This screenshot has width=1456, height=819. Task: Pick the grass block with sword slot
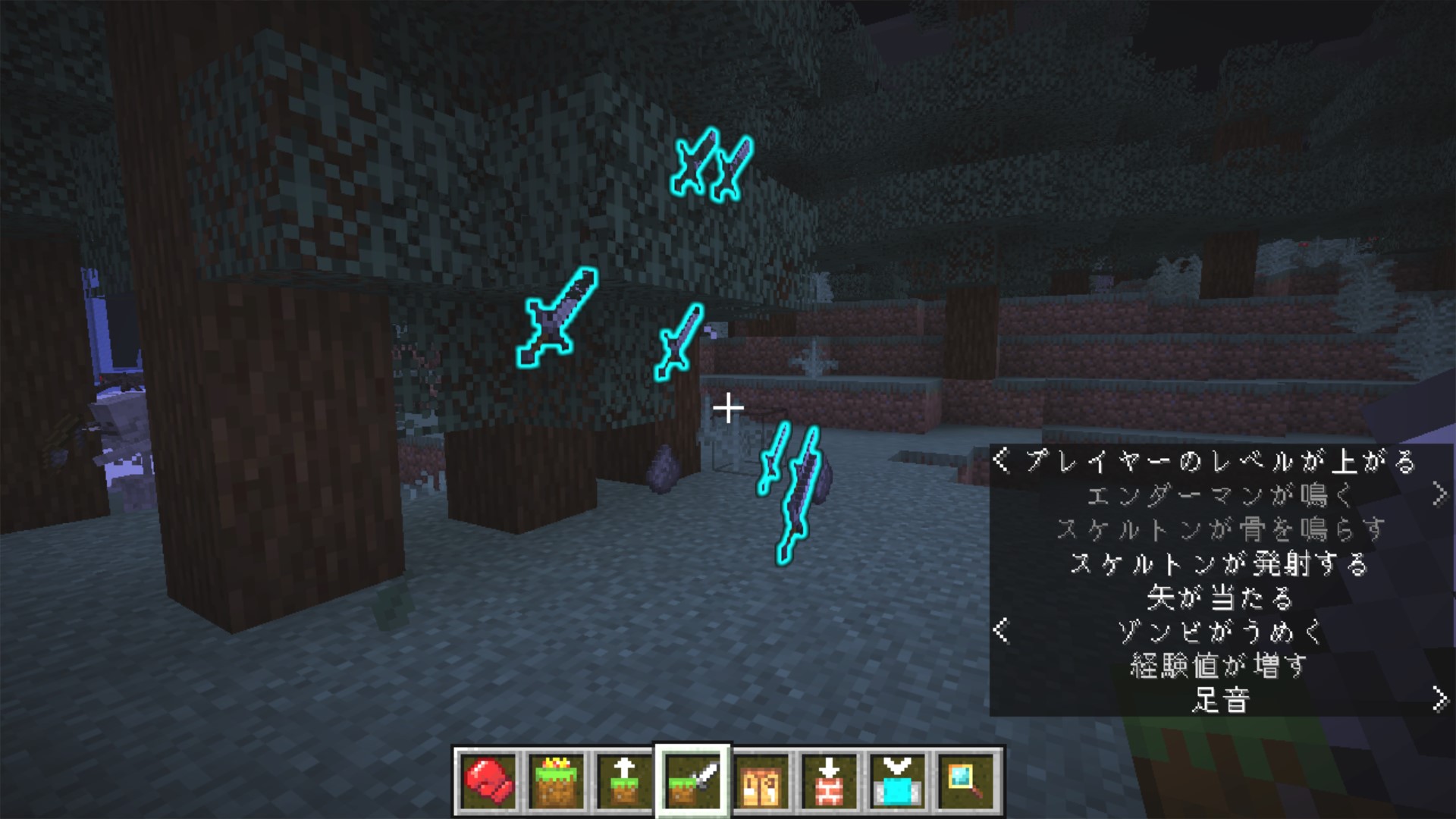click(692, 781)
